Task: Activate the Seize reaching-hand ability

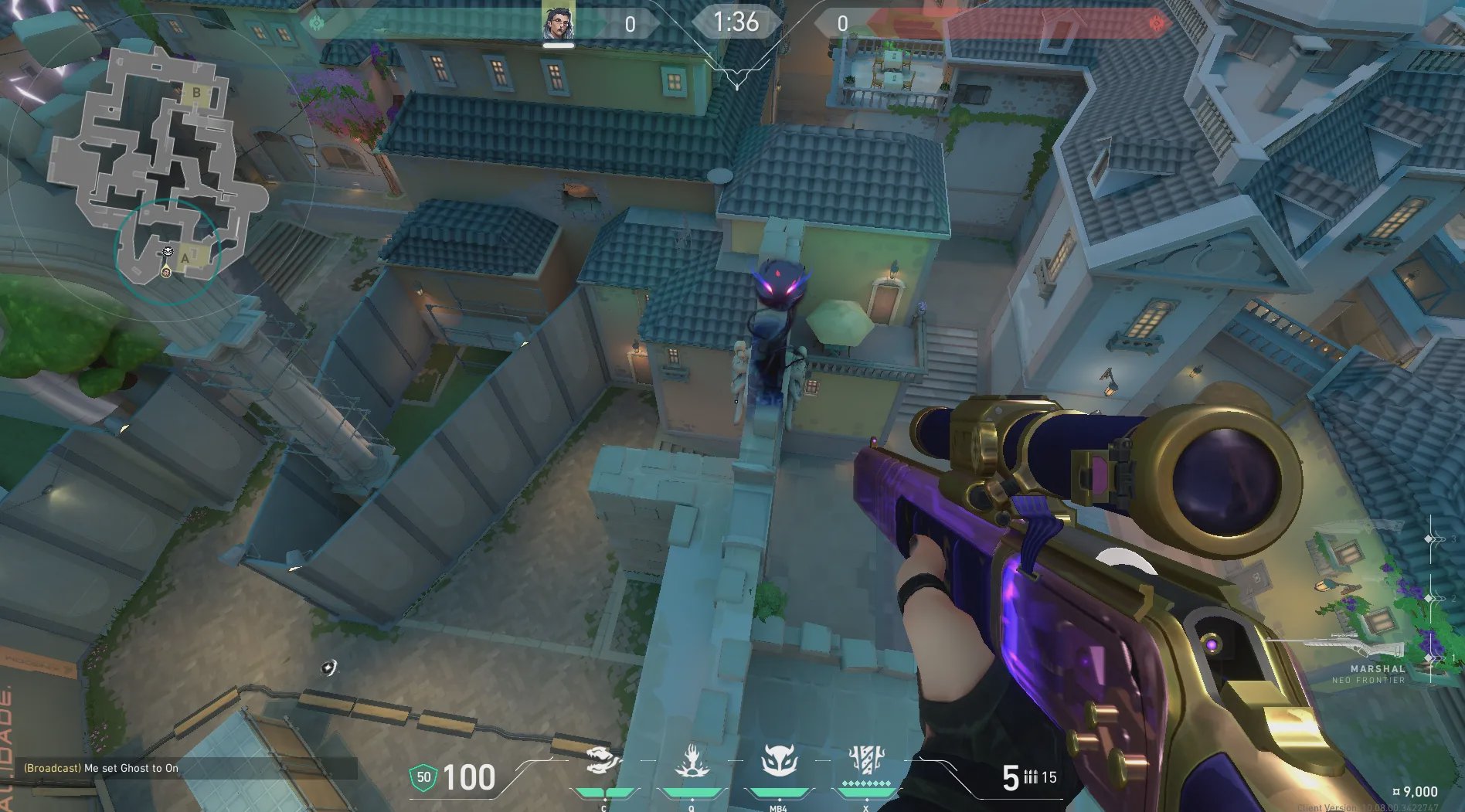Action: pos(692,761)
